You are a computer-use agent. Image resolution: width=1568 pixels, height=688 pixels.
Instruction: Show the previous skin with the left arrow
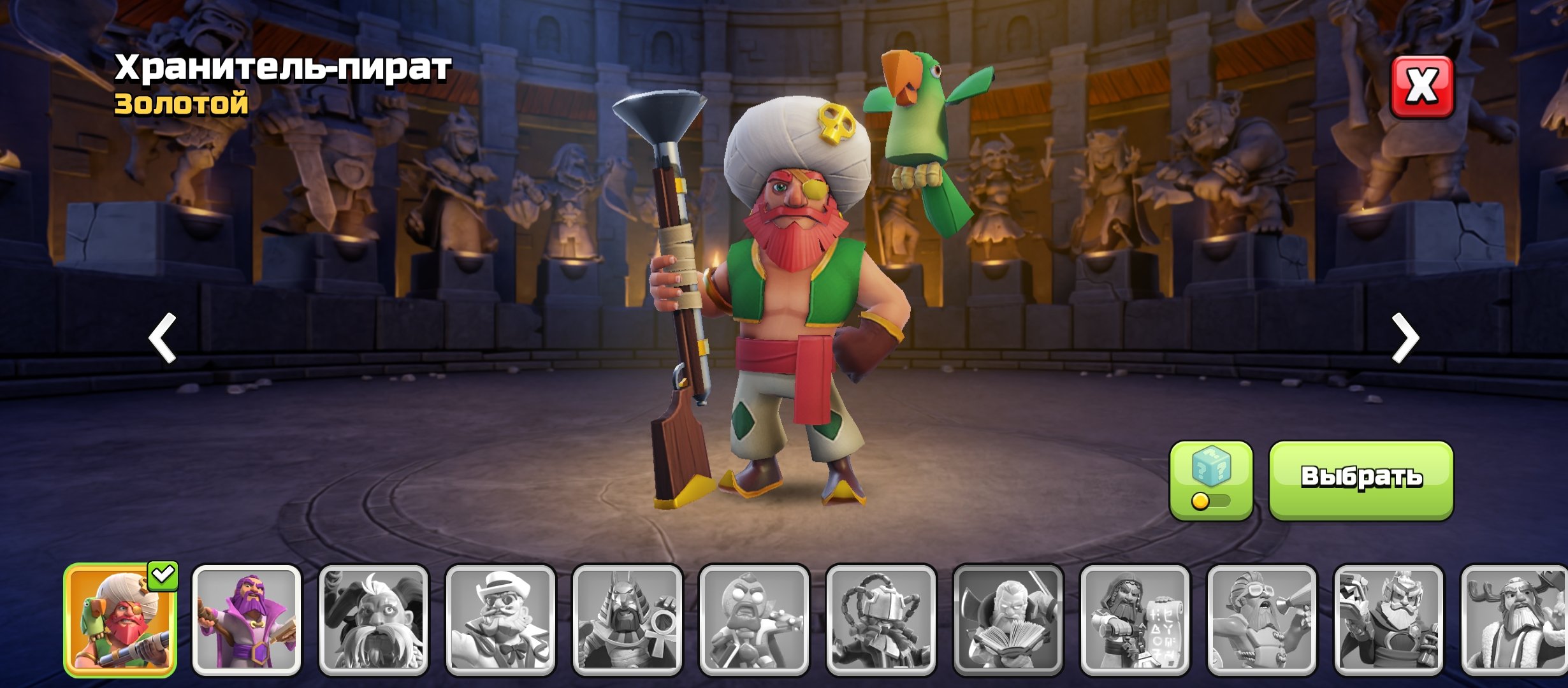[163, 338]
